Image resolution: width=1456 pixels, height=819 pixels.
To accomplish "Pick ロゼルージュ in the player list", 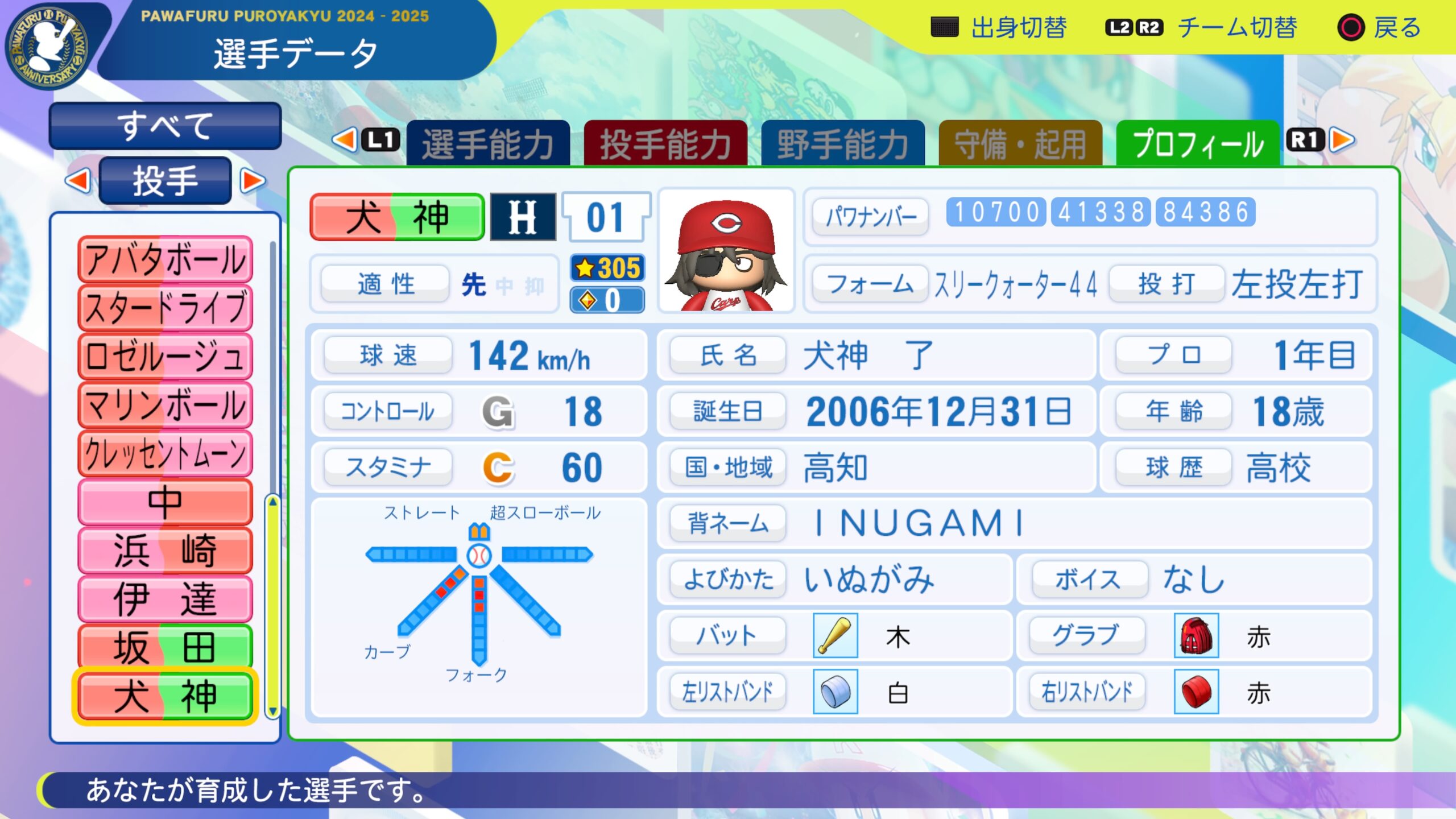I will point(165,357).
